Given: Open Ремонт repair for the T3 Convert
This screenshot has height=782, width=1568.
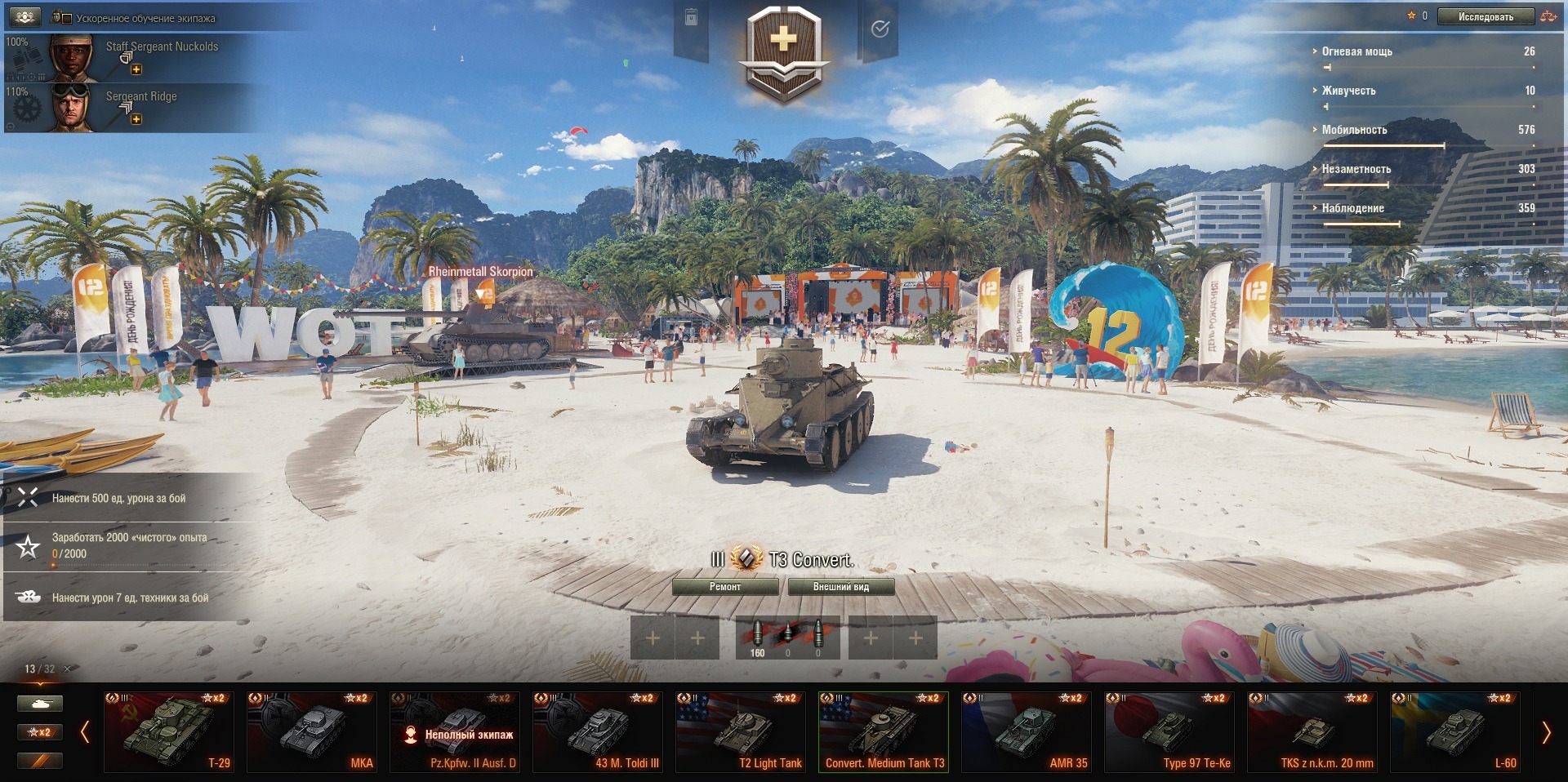Looking at the screenshot, I should pyautogui.click(x=724, y=587).
